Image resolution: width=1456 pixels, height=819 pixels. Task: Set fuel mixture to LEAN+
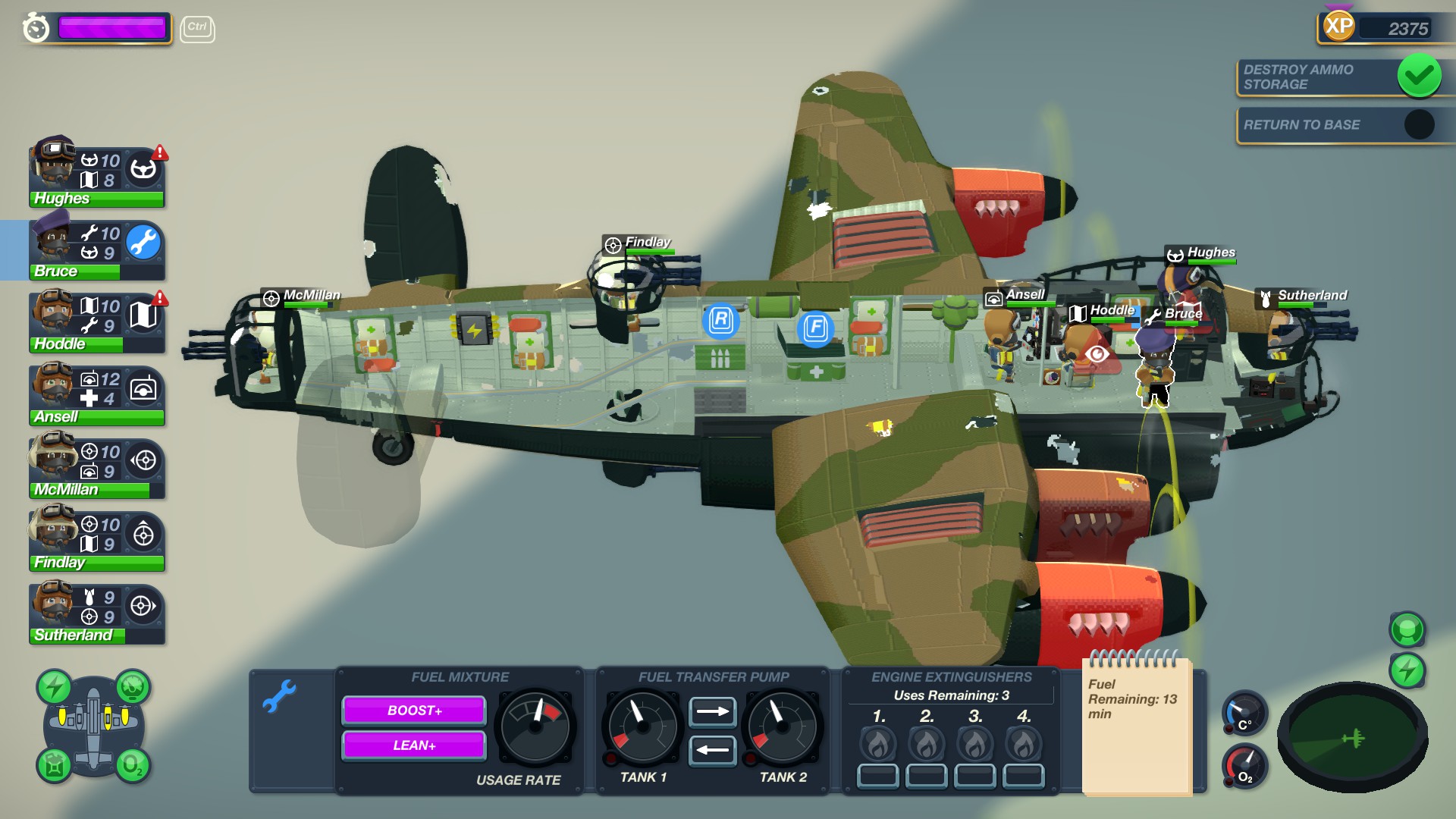414,745
